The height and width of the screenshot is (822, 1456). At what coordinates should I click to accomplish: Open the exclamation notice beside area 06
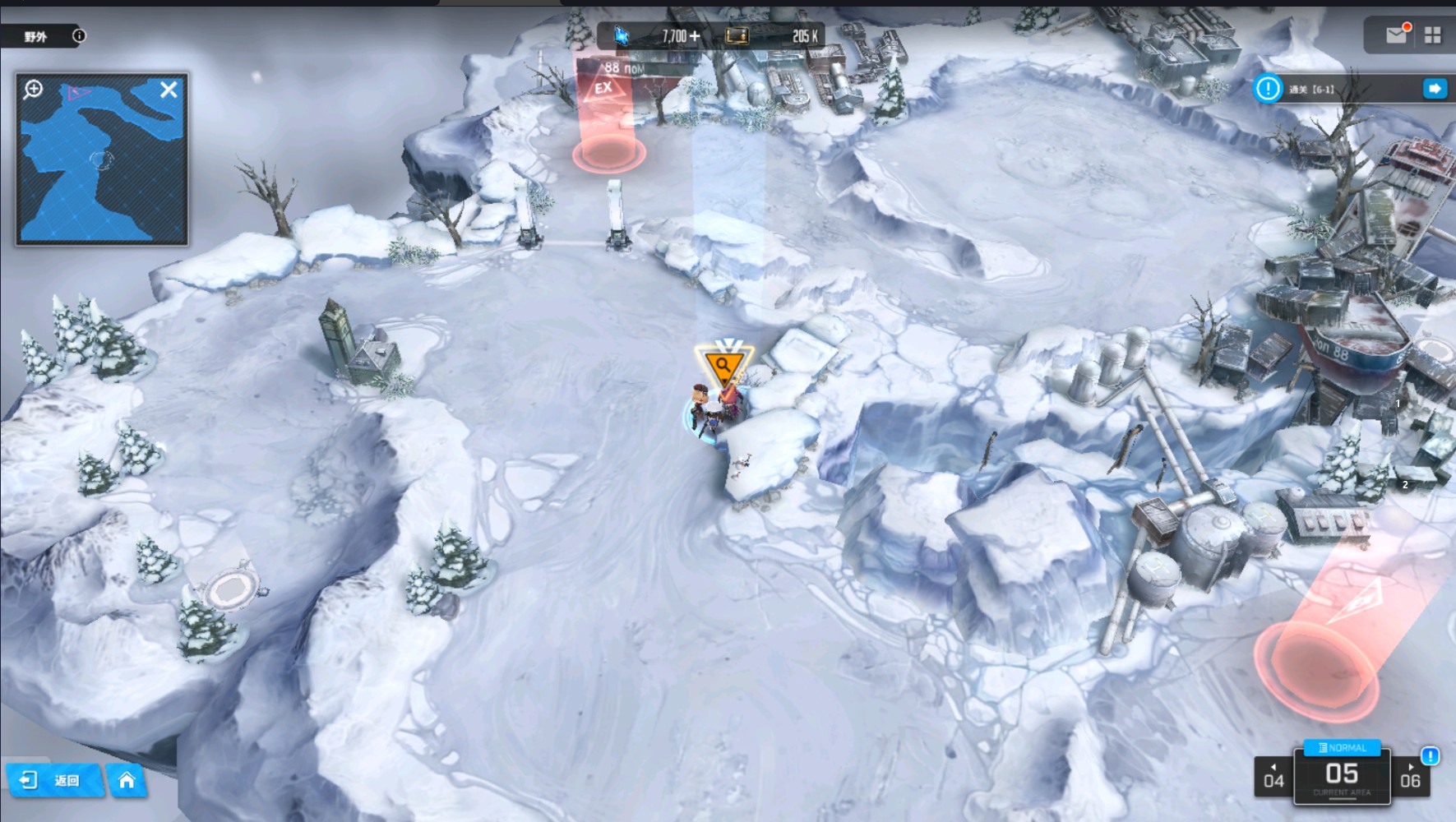(x=1431, y=755)
